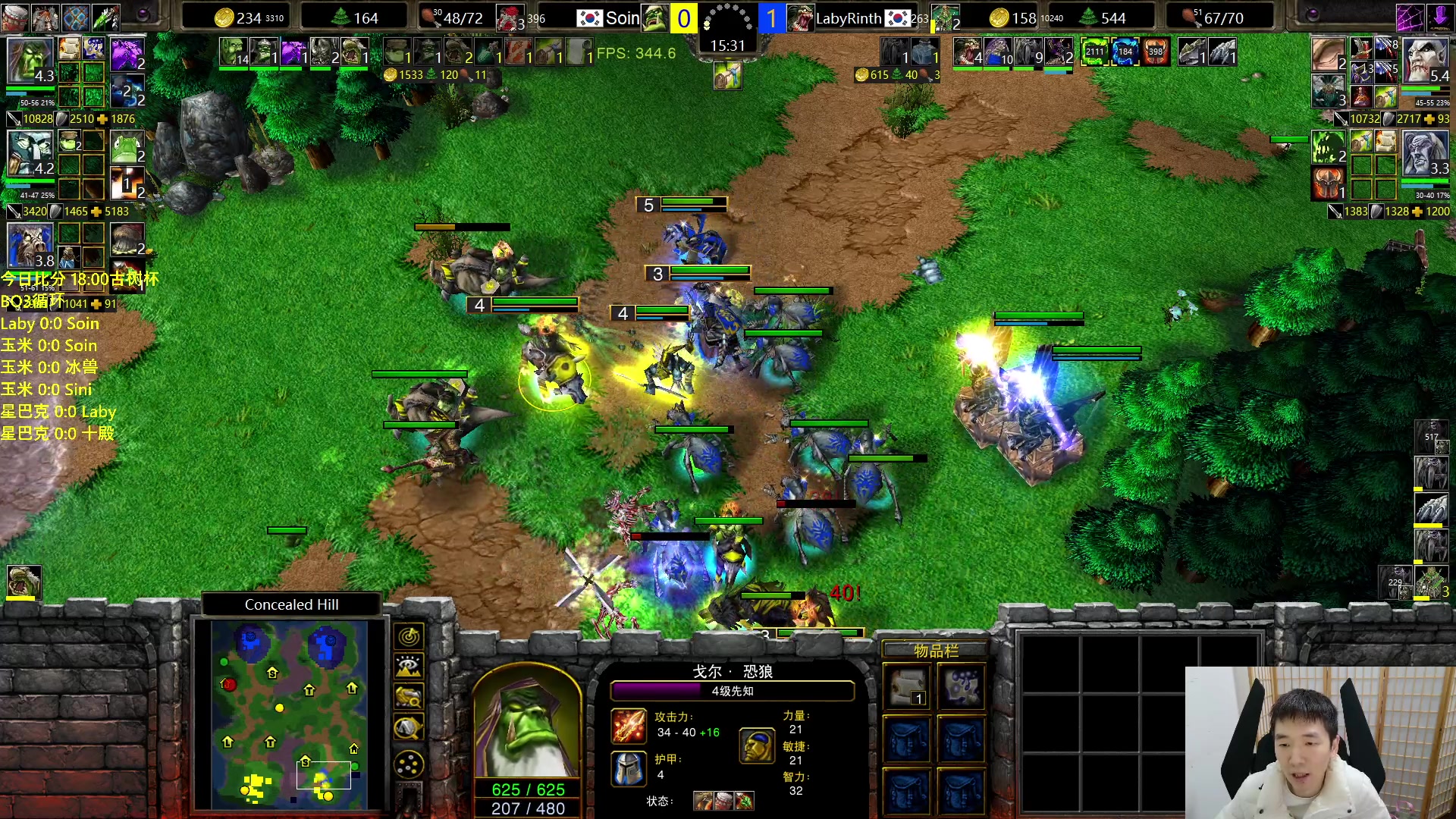Image resolution: width=1456 pixels, height=819 pixels.
Task: Toggle minimap creep camp display button
Action: pos(409,728)
